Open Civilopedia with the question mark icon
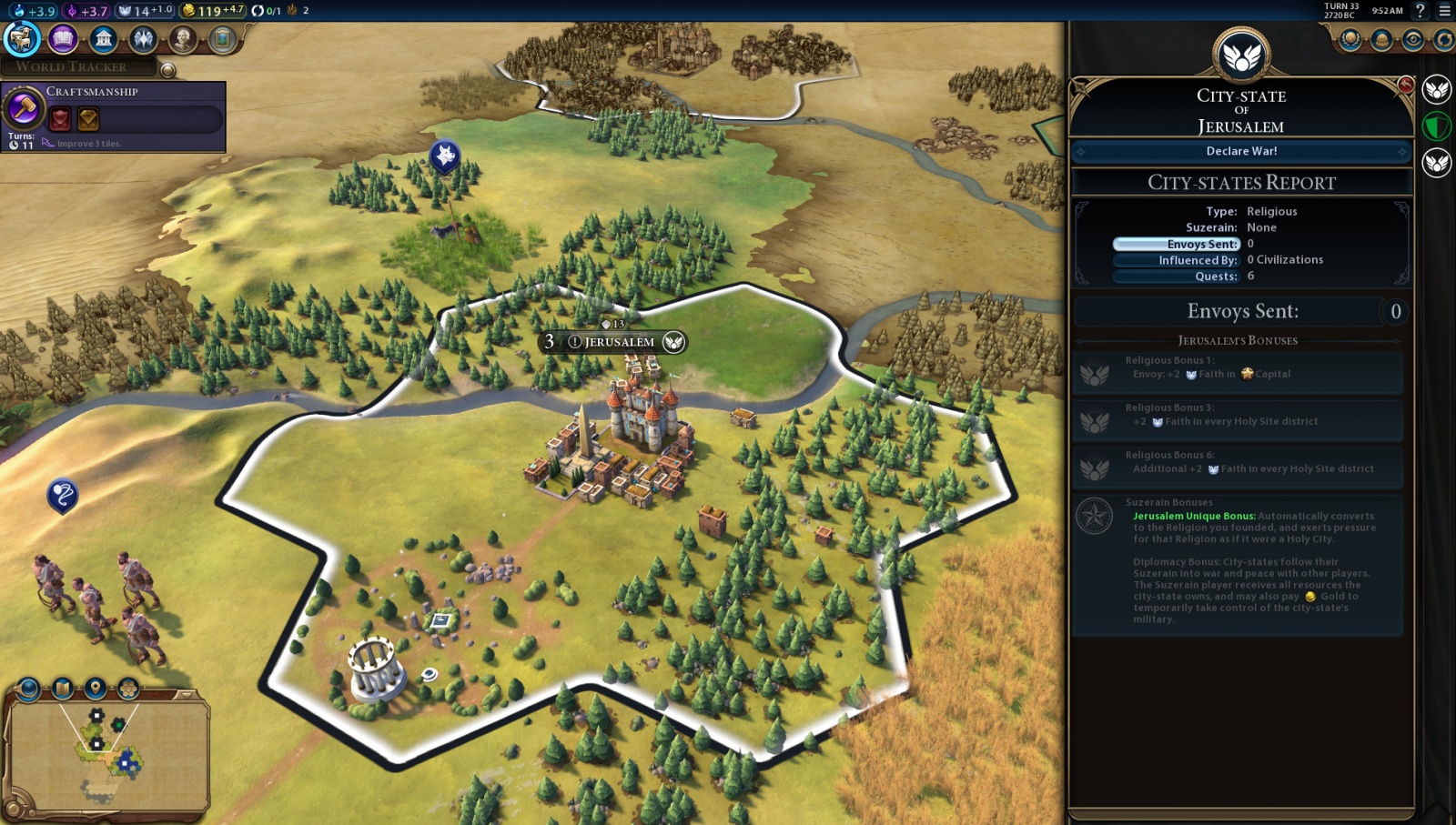 pyautogui.click(x=1419, y=10)
